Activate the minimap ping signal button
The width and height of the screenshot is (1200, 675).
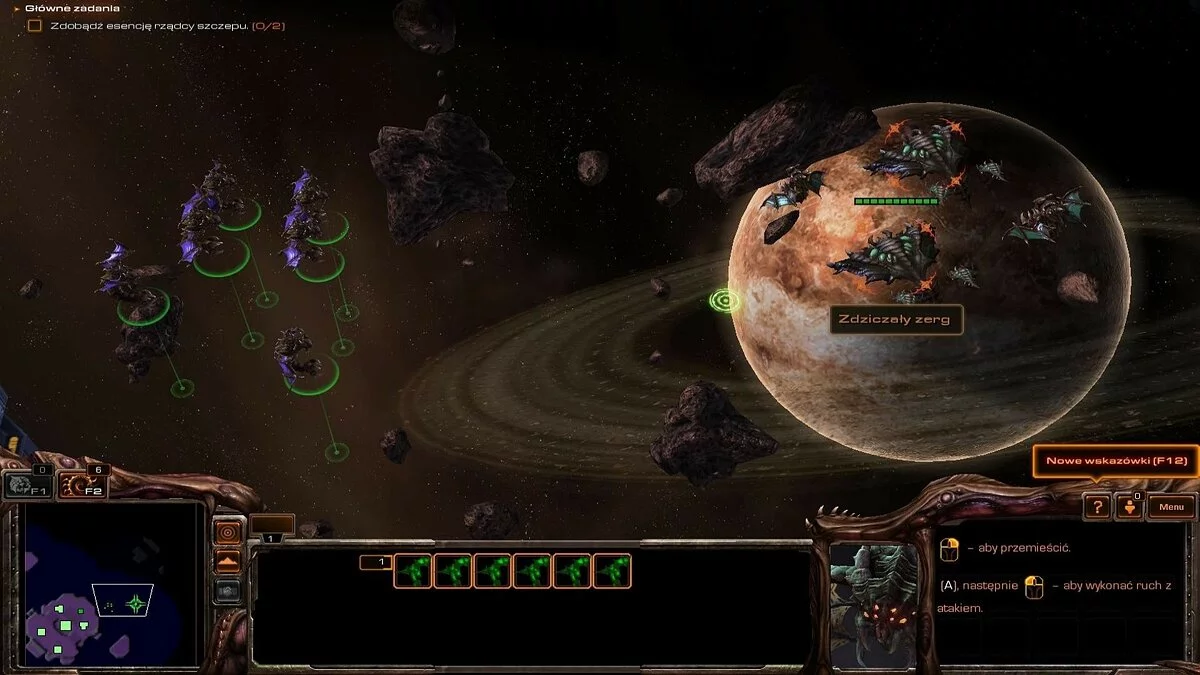coord(228,532)
